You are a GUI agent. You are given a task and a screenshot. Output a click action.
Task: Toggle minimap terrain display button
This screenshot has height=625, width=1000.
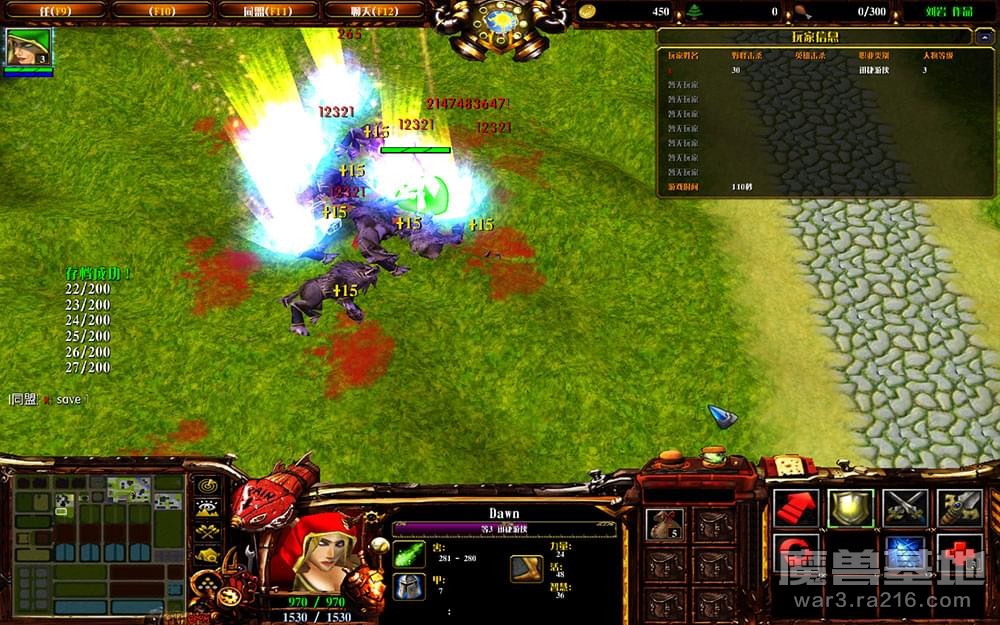(207, 509)
